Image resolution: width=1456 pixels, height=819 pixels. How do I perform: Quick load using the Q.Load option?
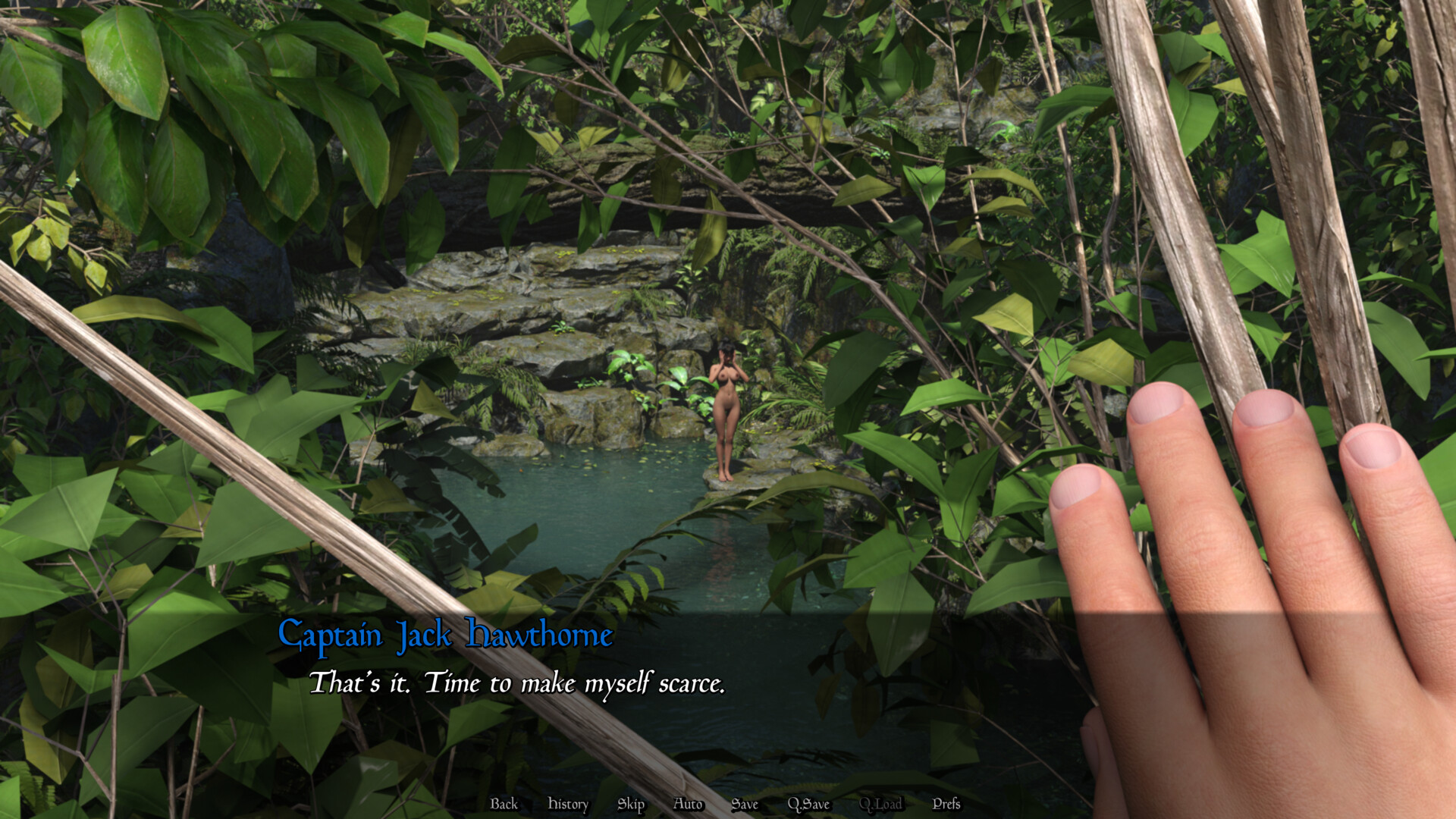click(882, 805)
